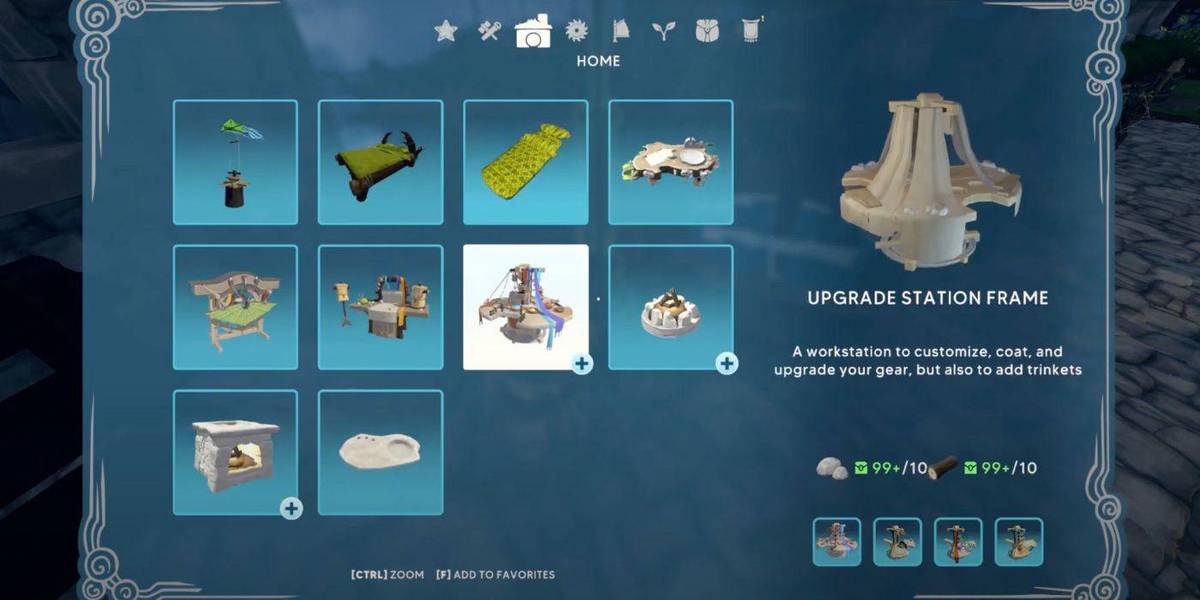Image resolution: width=1200 pixels, height=600 pixels.
Task: Open the hanging banner tab
Action: [x=751, y=32]
